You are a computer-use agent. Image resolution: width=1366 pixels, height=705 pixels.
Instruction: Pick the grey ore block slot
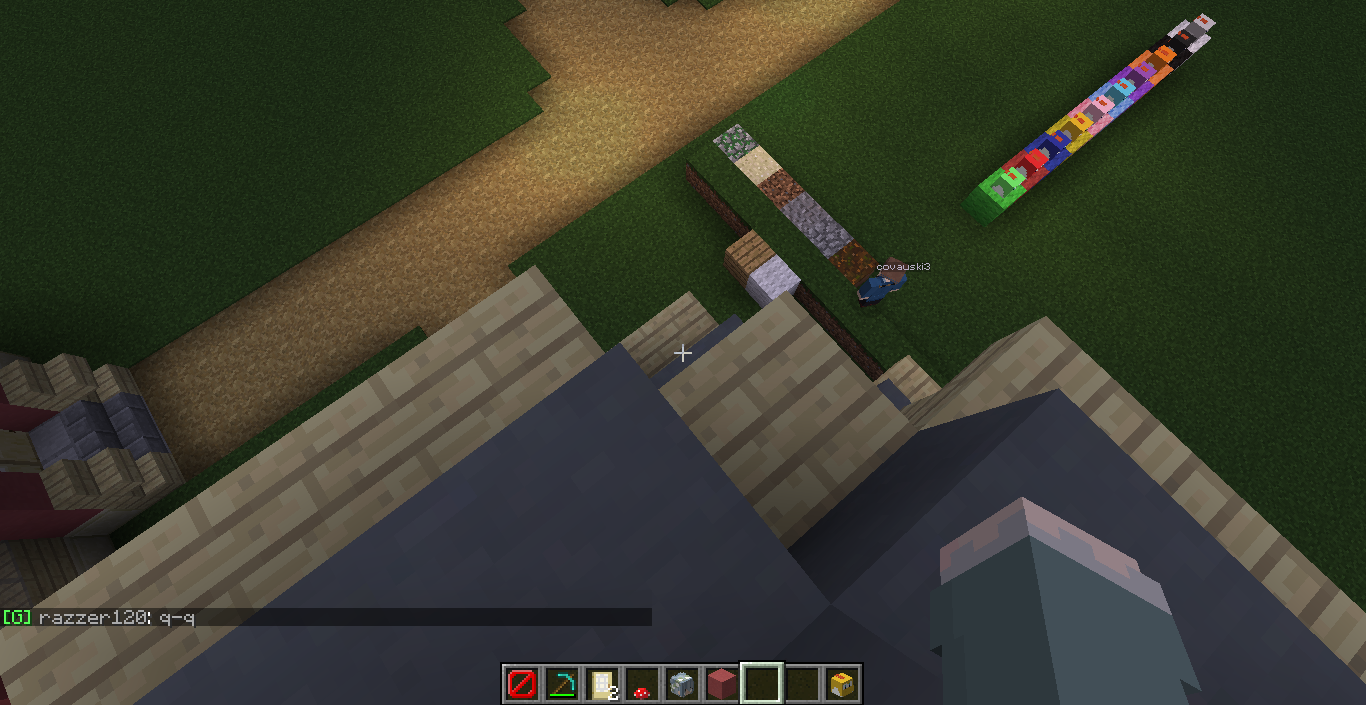tap(681, 684)
